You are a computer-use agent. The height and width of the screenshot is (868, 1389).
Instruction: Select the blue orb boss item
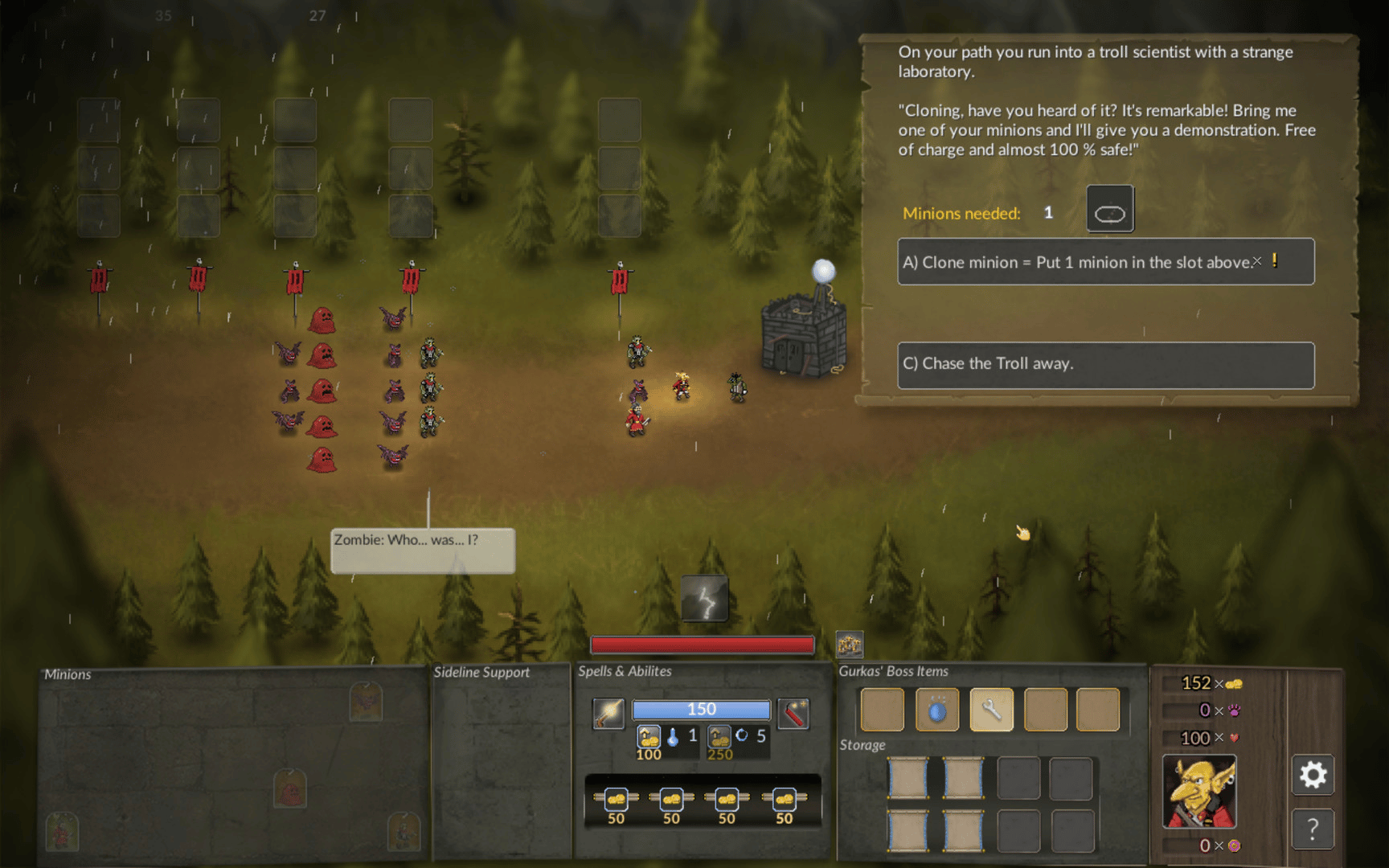(x=937, y=710)
